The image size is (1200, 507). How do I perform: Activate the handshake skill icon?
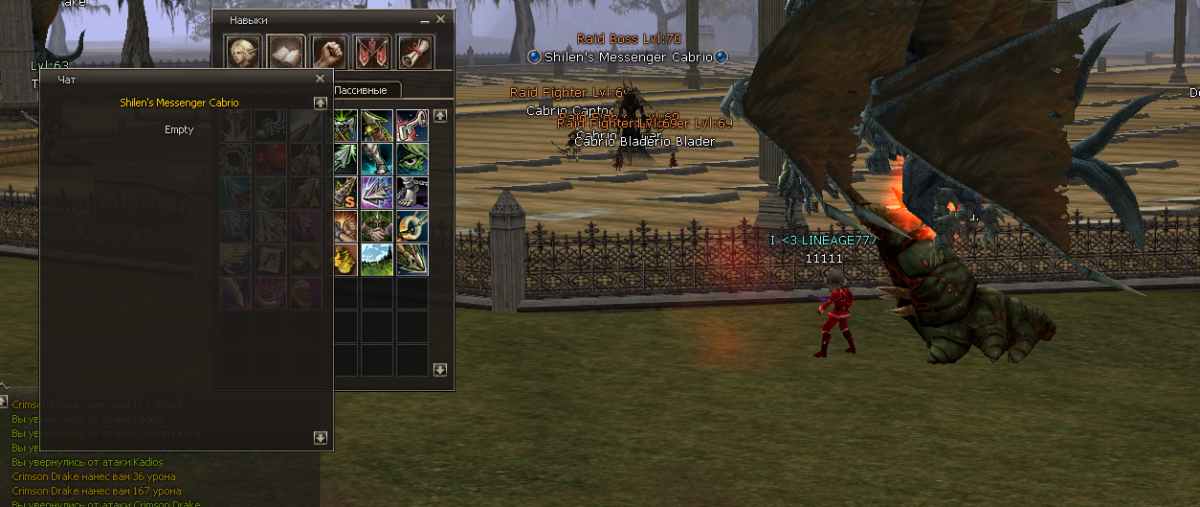[378, 227]
